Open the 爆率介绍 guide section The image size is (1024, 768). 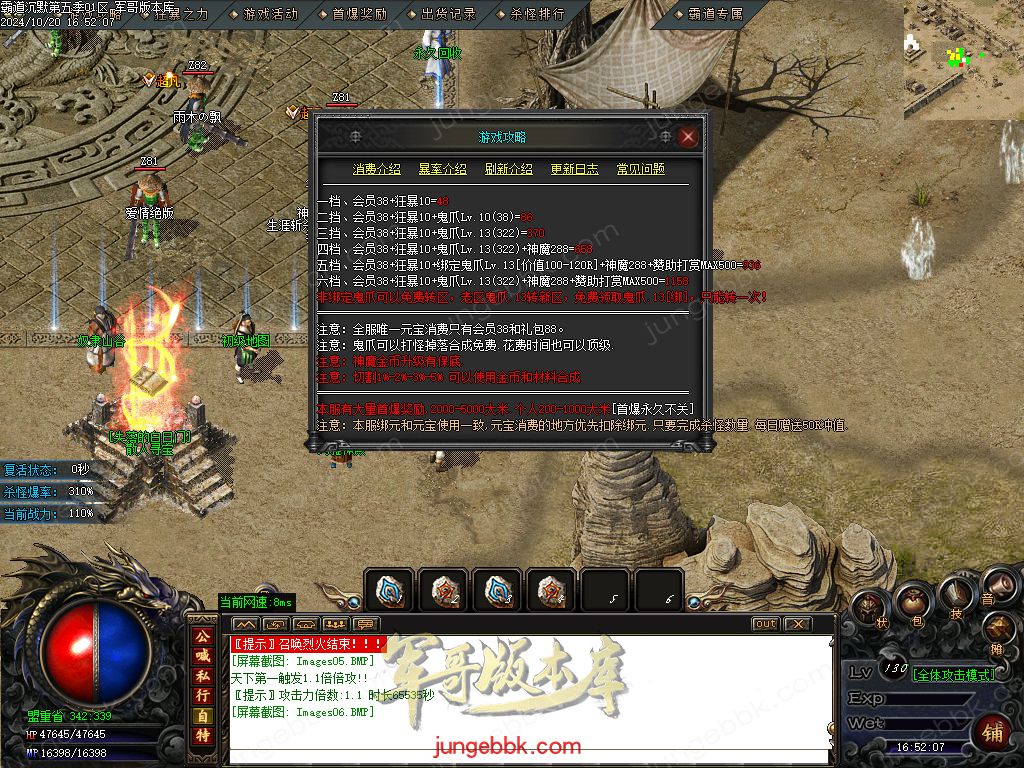pyautogui.click(x=442, y=169)
